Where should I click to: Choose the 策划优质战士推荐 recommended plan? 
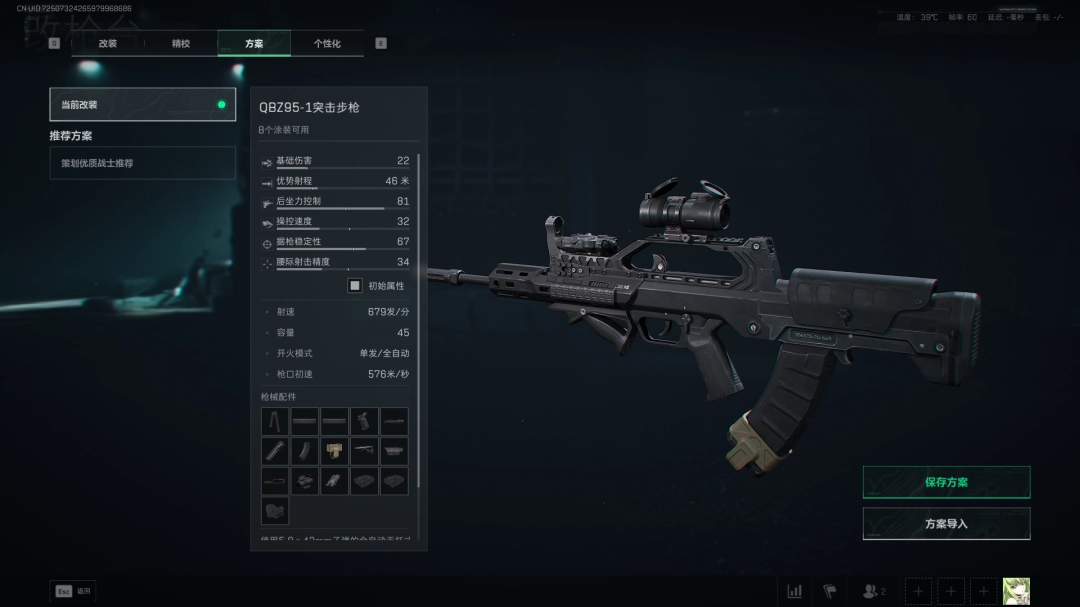(143, 163)
